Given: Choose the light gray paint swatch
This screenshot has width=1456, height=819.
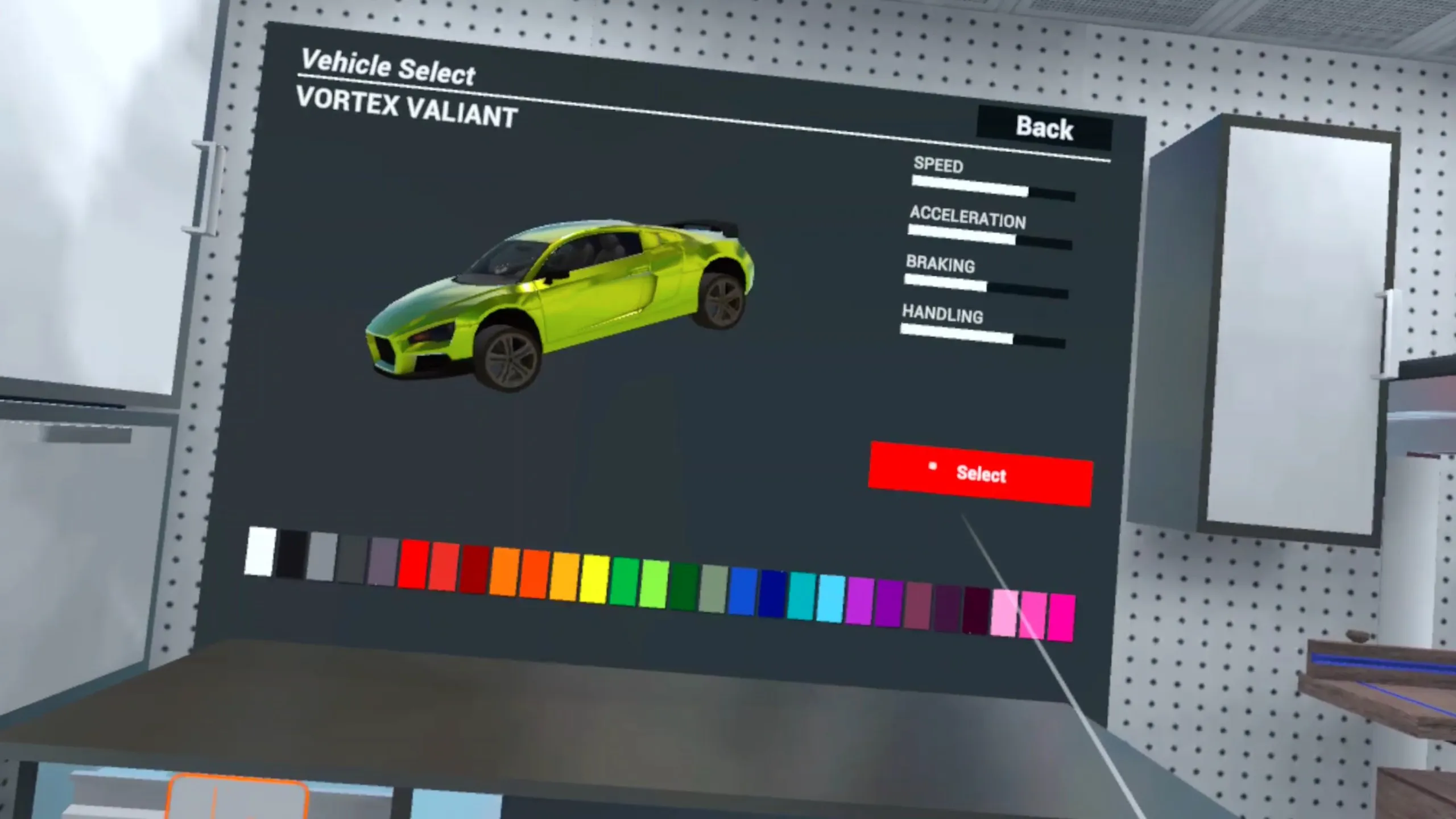Looking at the screenshot, I should [x=322, y=557].
